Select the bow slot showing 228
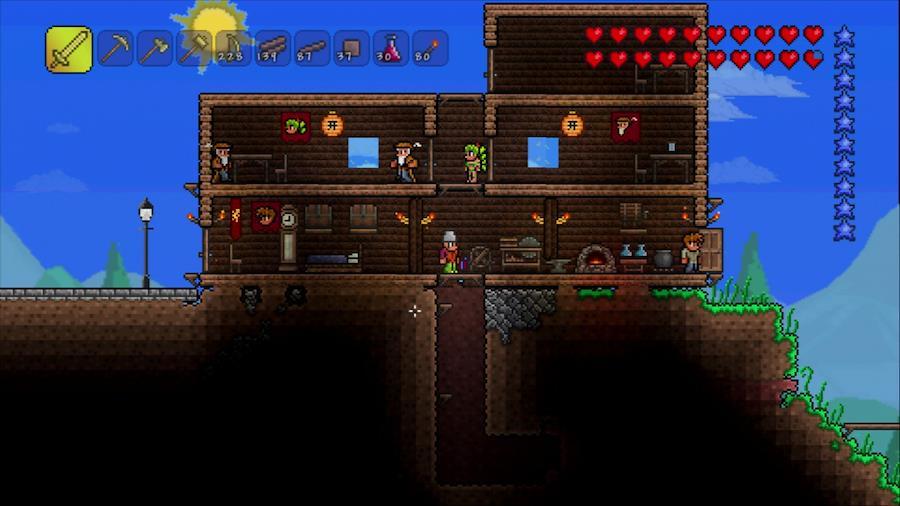900x506 pixels. click(233, 48)
